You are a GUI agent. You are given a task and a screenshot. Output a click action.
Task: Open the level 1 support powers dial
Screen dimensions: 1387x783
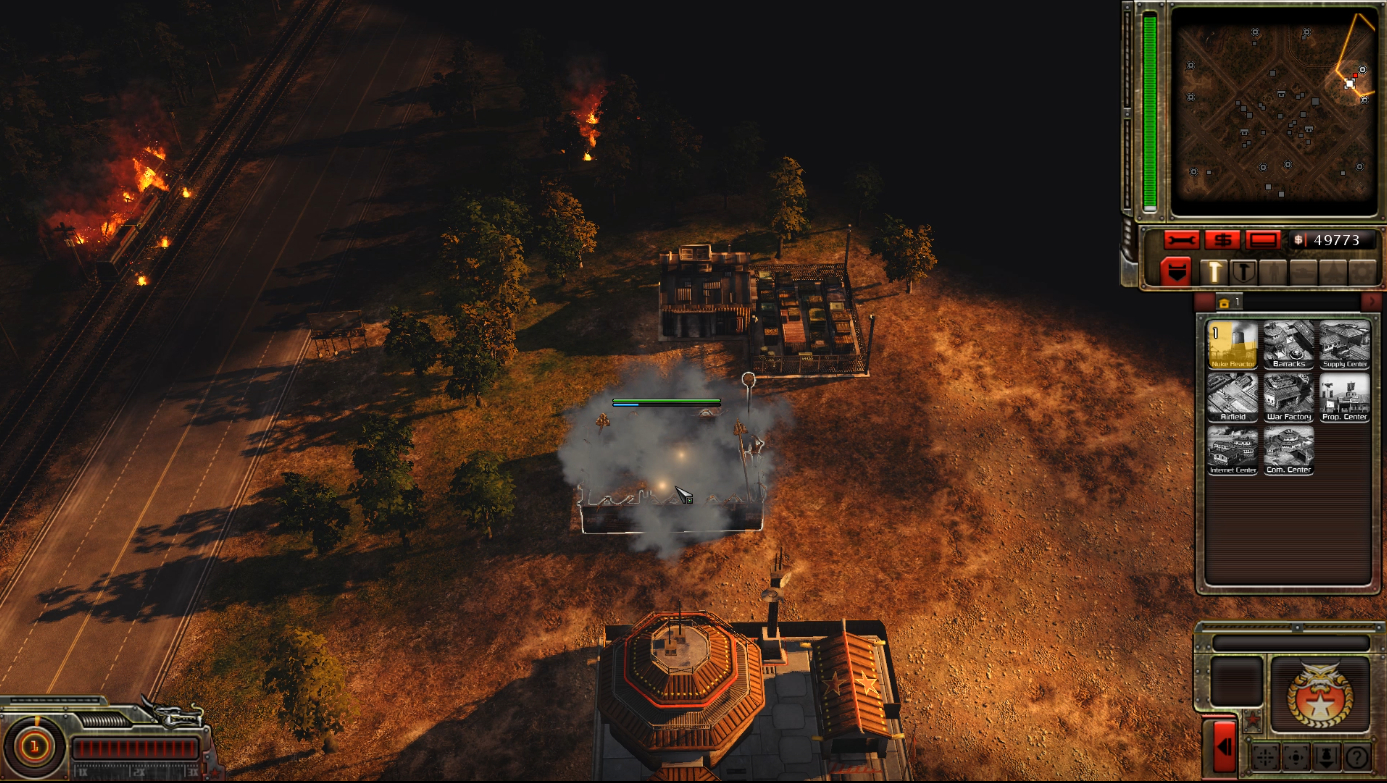34,746
